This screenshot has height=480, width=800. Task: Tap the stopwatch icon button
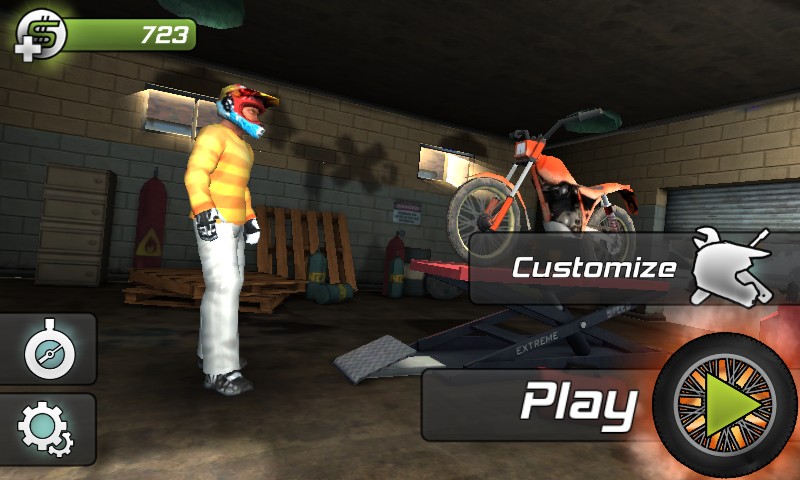[x=45, y=349]
